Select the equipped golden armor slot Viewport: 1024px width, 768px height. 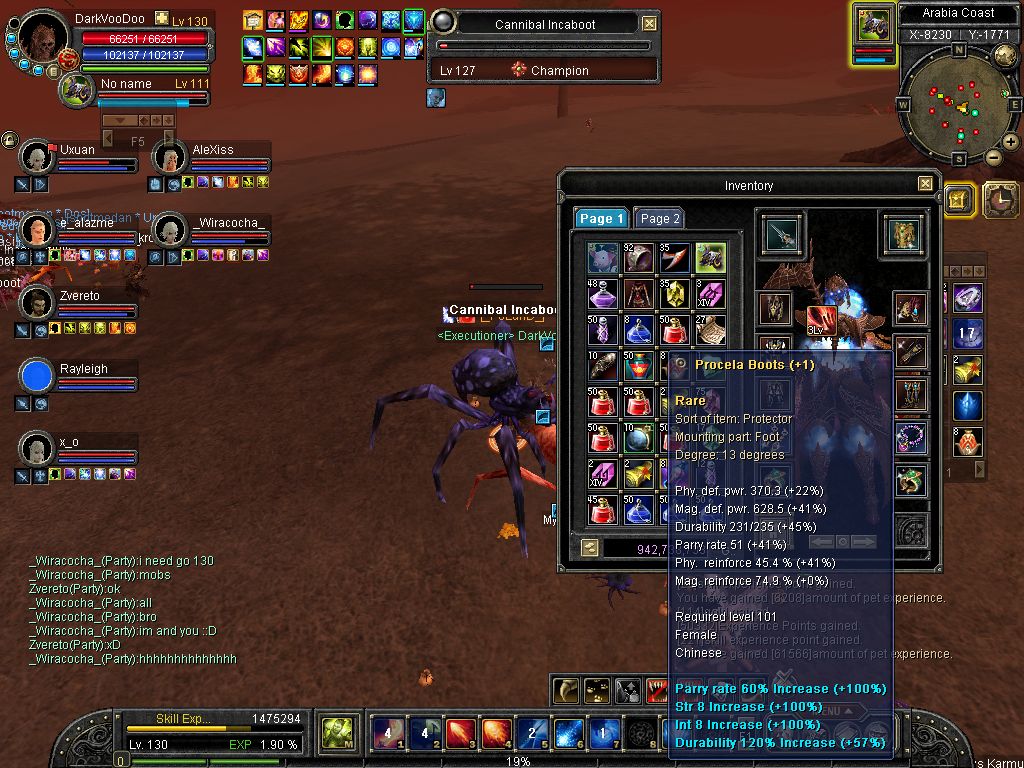(904, 234)
